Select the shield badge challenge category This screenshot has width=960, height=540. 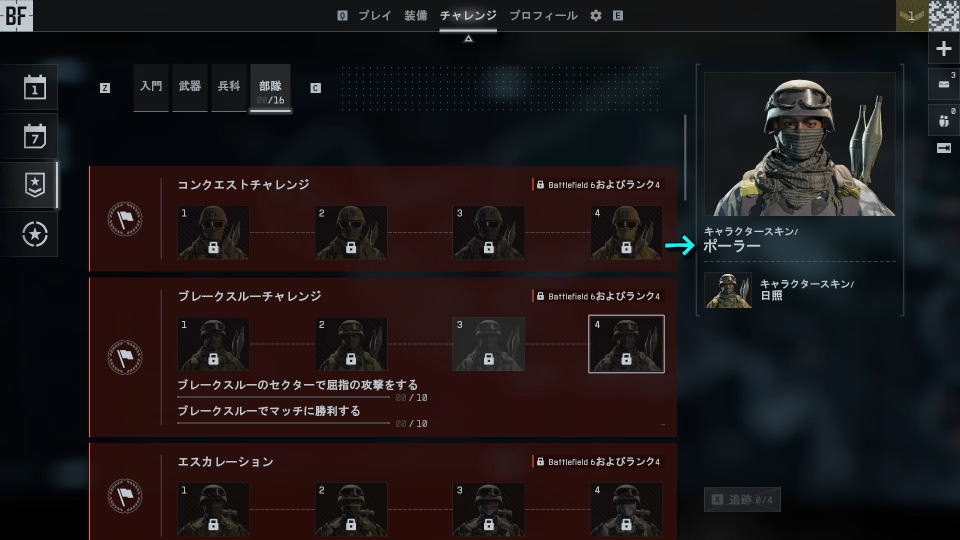36,185
